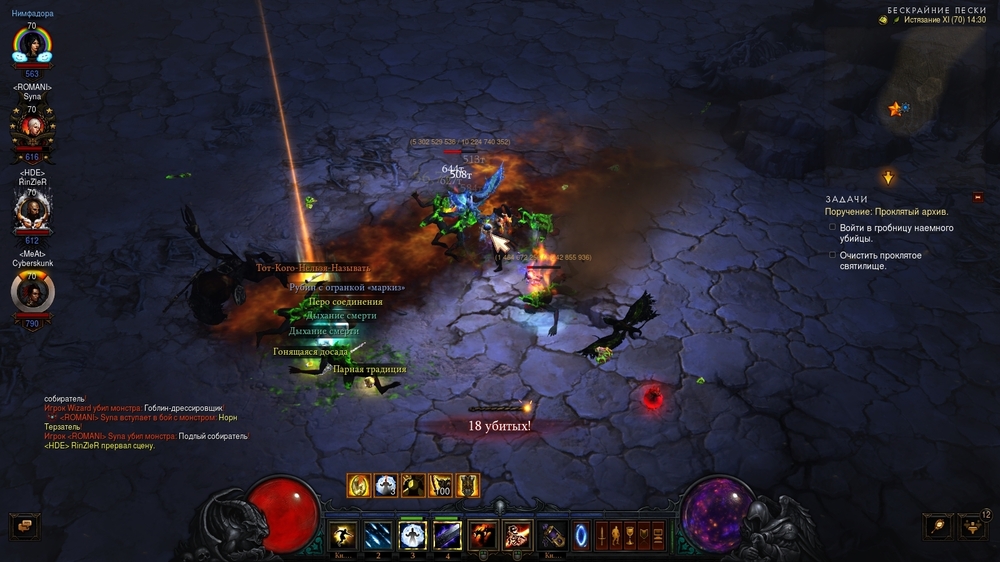Open the sword menu button
Screen dimensions: 1000x562
[x=602, y=534]
